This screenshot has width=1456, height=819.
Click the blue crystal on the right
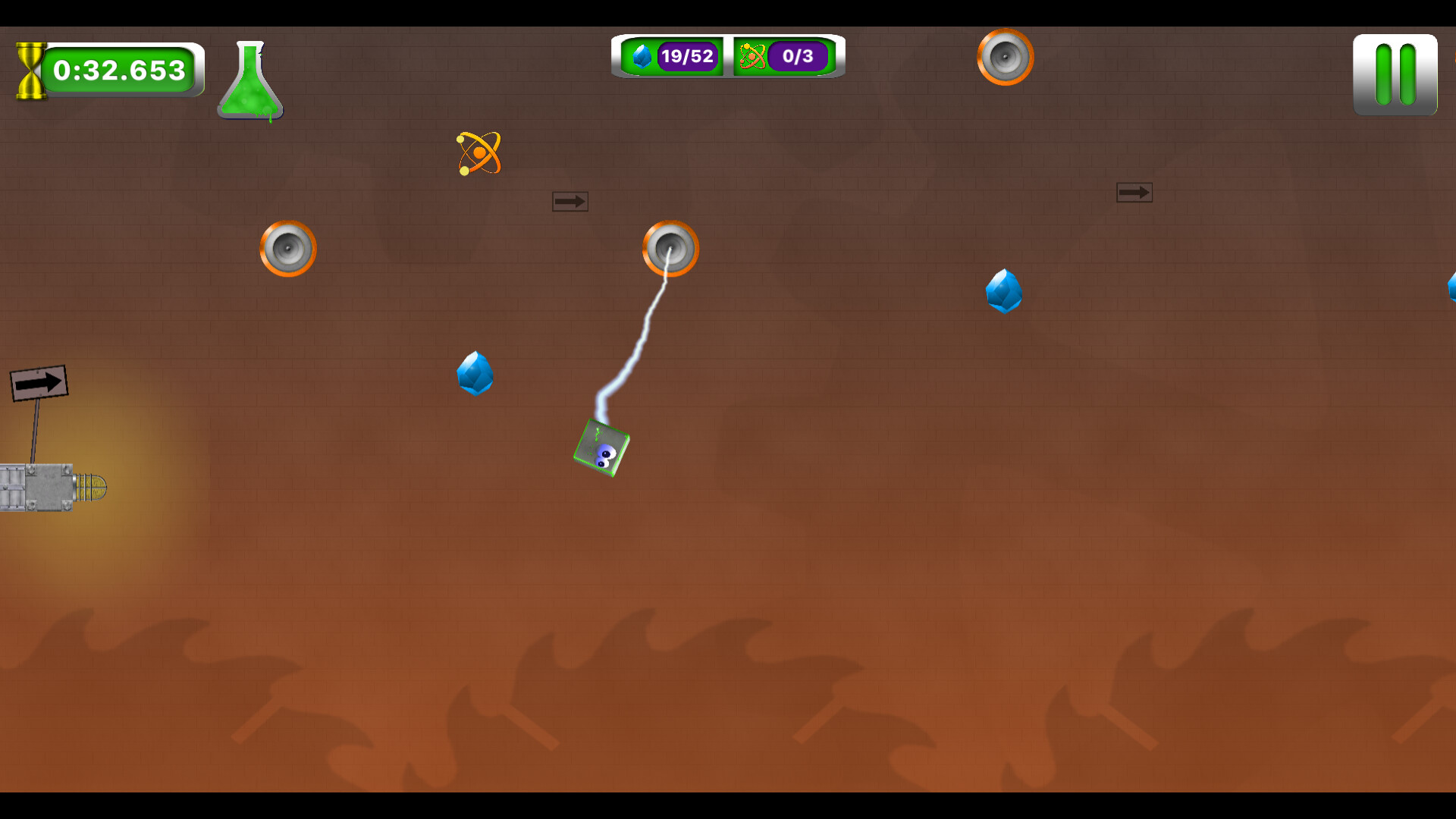[x=1004, y=292]
